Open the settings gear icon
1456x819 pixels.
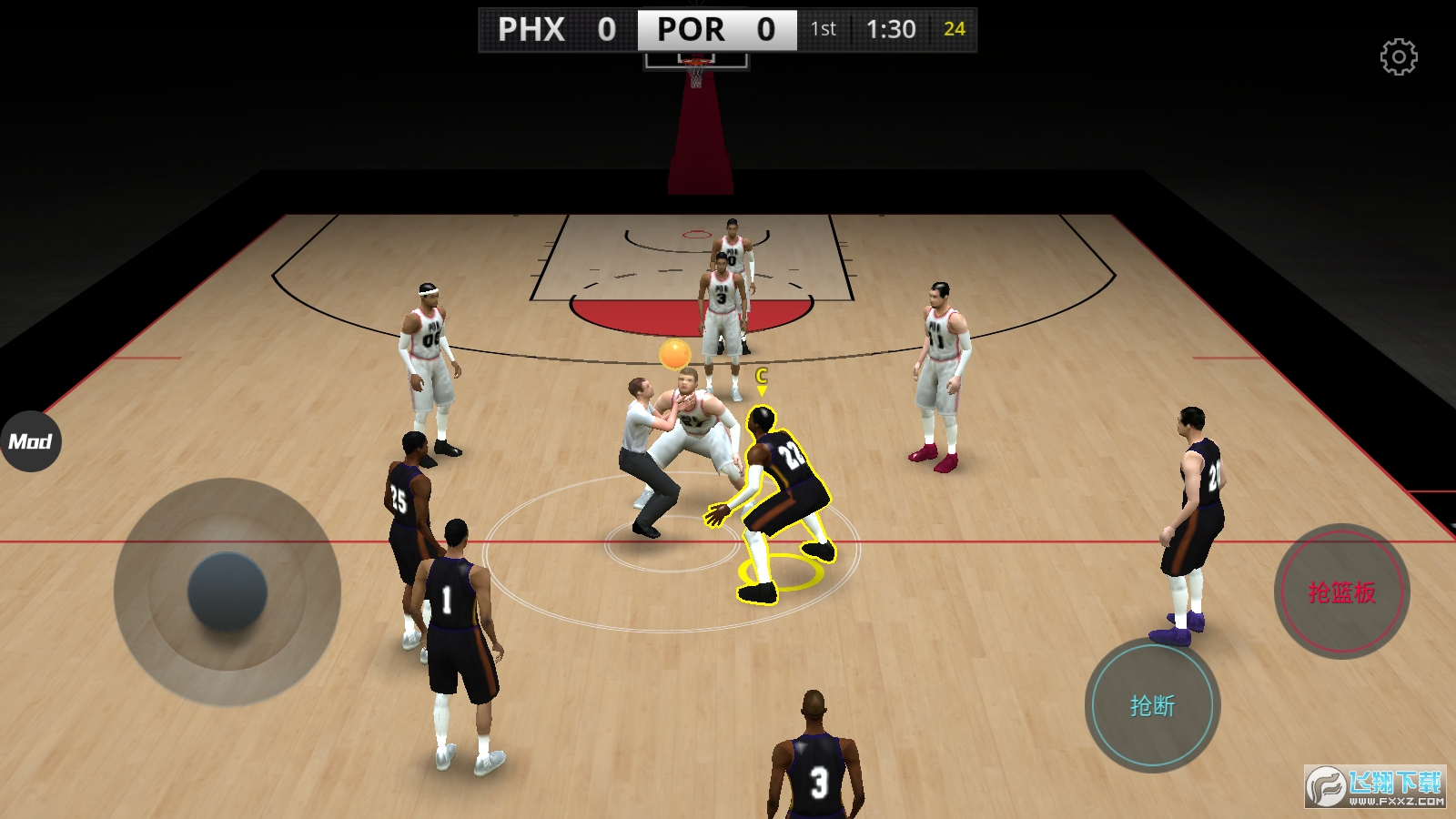(1399, 57)
